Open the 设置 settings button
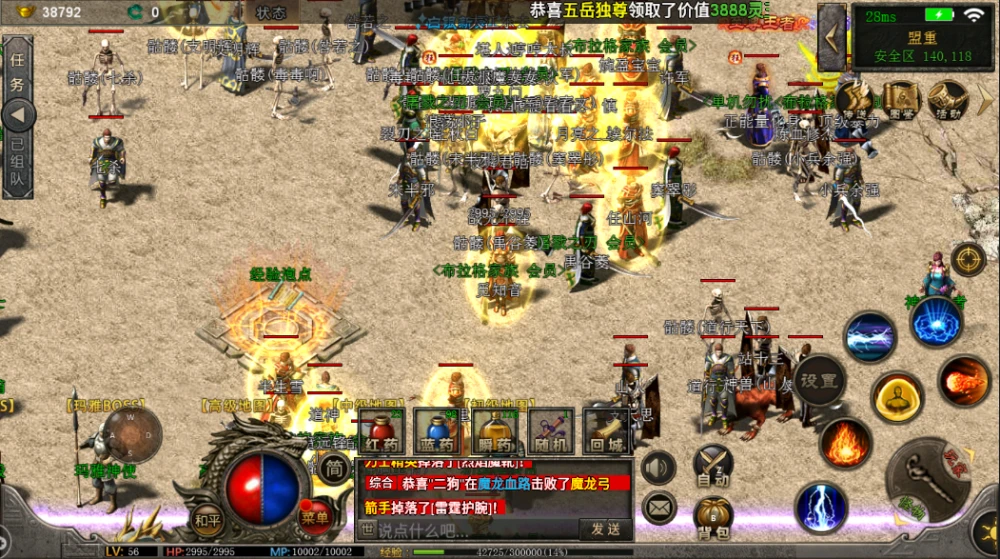 pos(818,380)
